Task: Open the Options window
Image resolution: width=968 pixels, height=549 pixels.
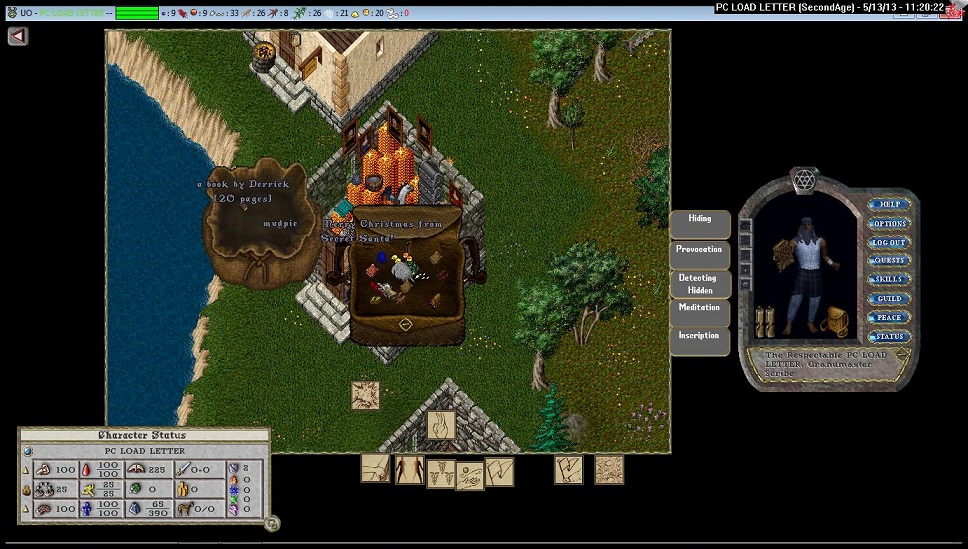Action: [889, 223]
